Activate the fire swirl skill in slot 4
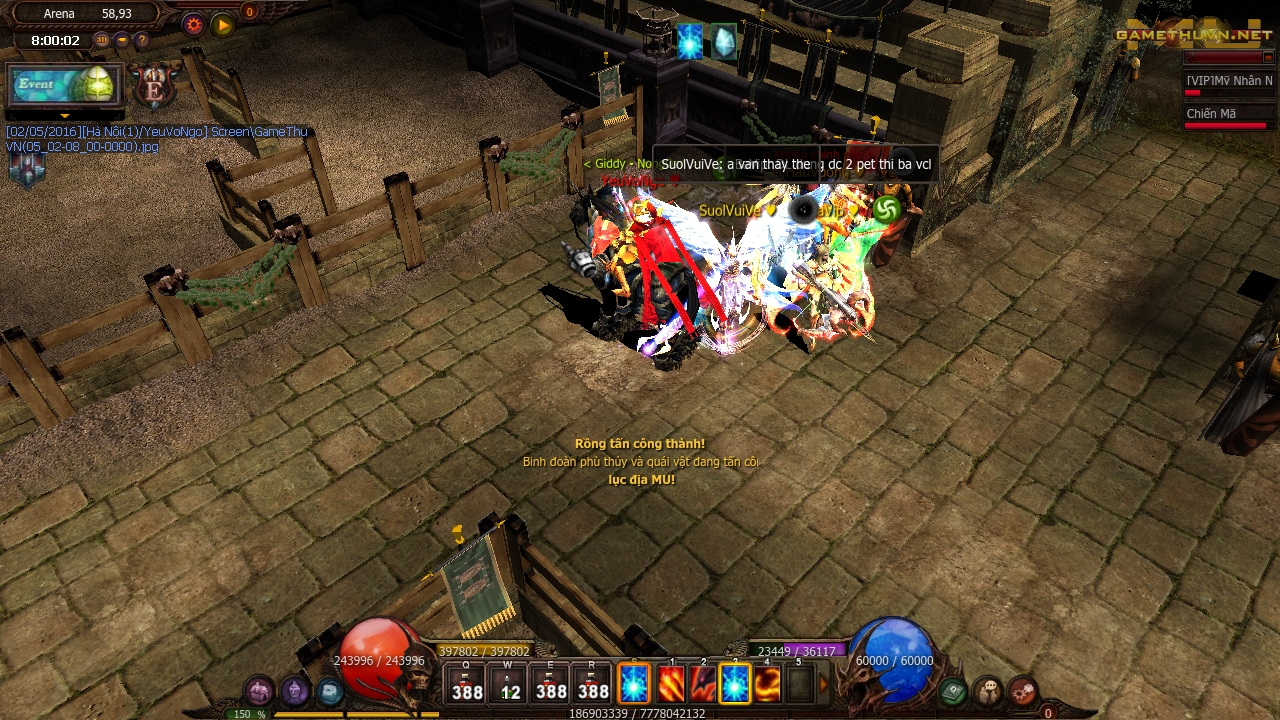This screenshot has height=720, width=1280. (x=767, y=685)
